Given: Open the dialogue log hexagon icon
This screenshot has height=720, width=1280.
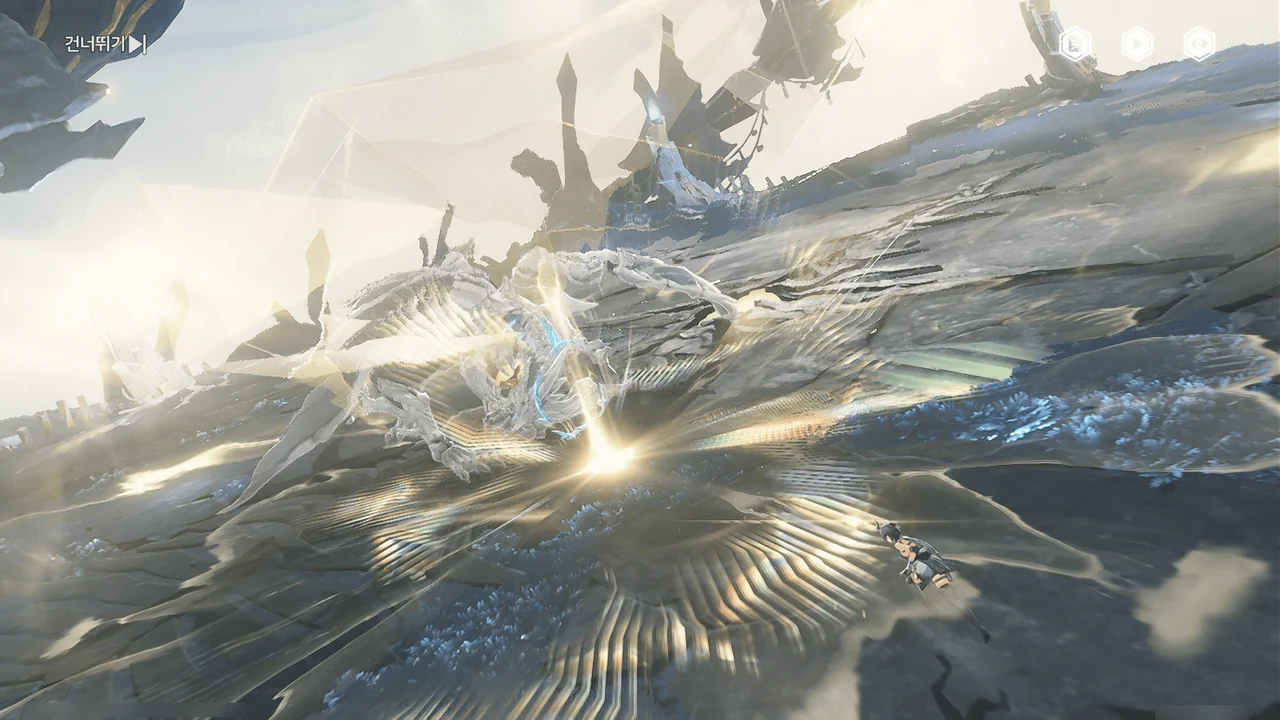Looking at the screenshot, I should (x=1075, y=44).
